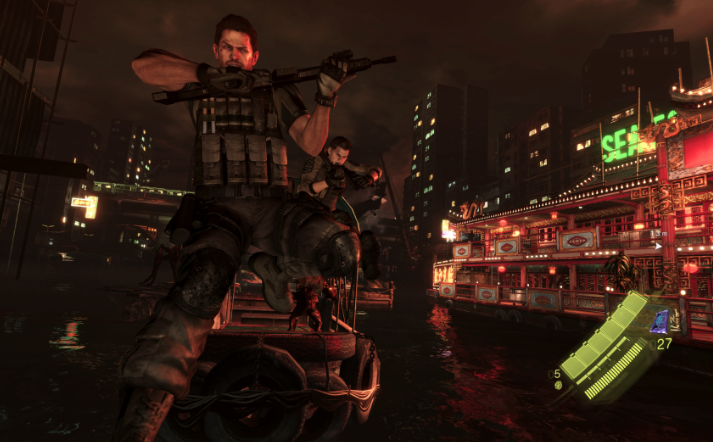Screen dimensions: 713x442
Task: Use the health tablet icon
Action: point(557,386)
